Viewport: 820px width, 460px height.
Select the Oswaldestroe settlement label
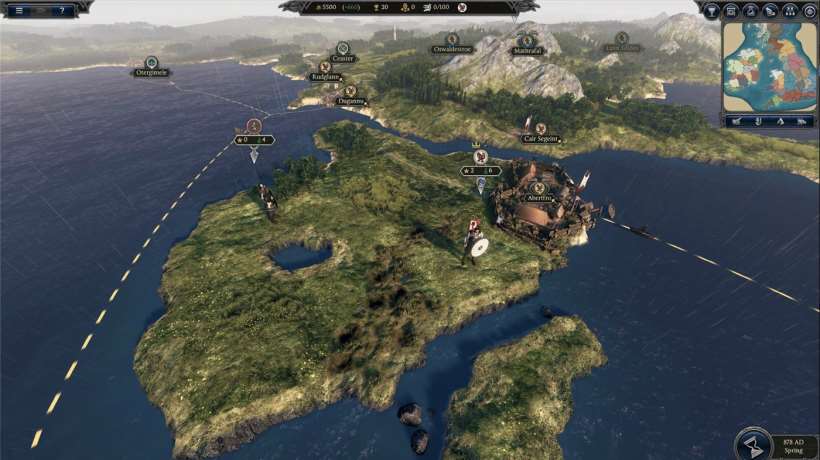[x=453, y=49]
